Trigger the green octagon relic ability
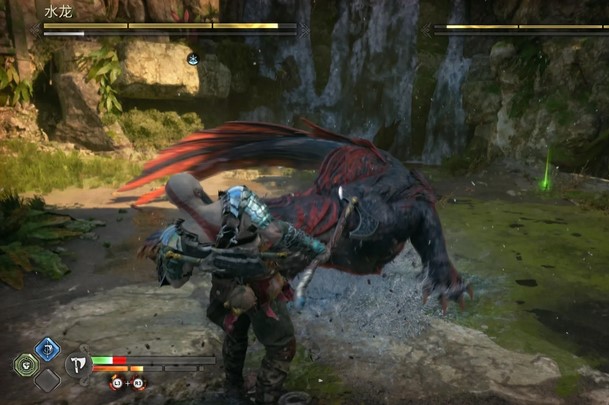 [x=26, y=365]
